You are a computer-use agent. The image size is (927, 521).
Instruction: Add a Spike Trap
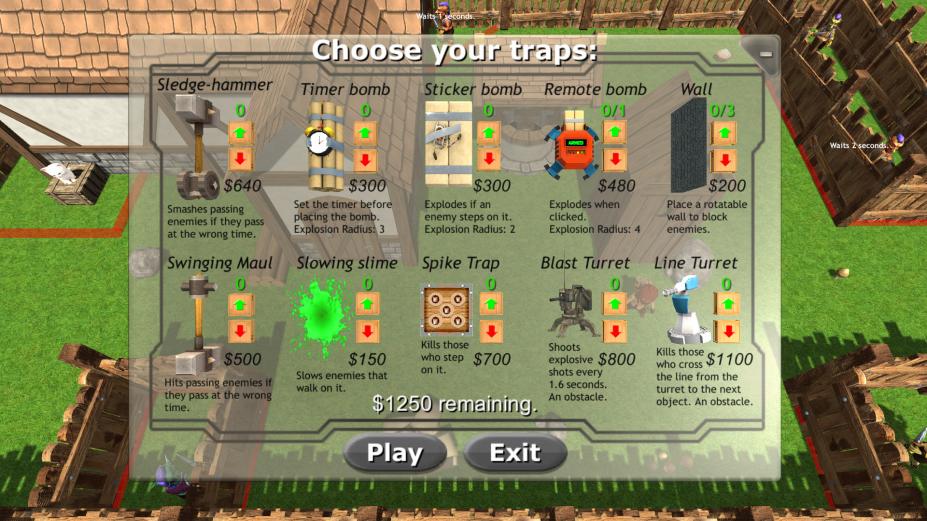tap(491, 305)
